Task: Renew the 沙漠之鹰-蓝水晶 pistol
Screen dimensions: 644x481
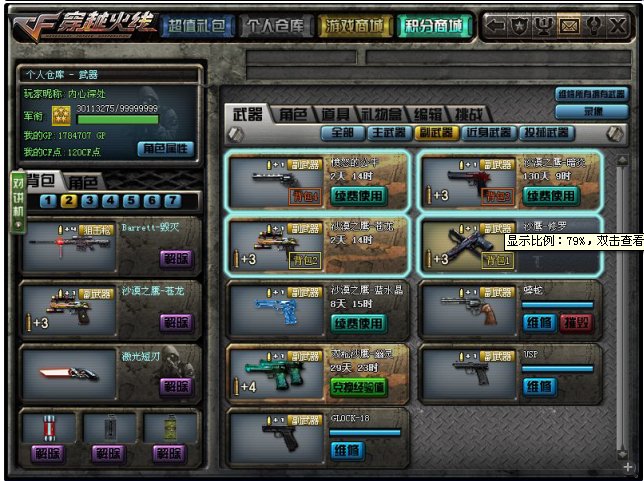Action: [357, 323]
